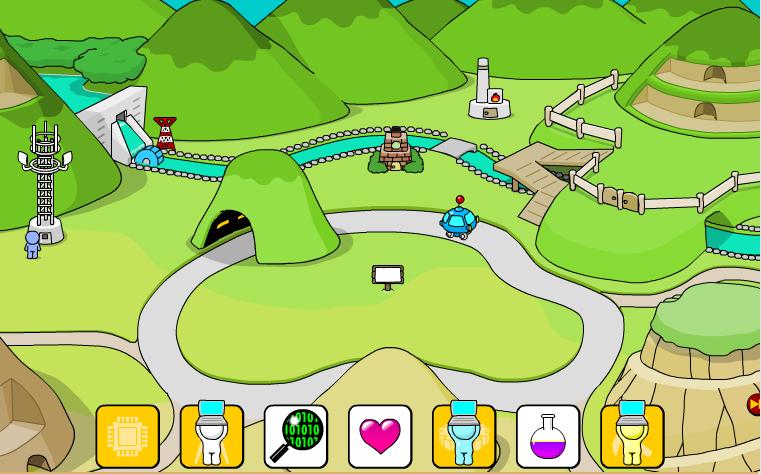Screen dimensions: 761x474
Task: Activate the purple potion flask icon
Action: pos(548,436)
